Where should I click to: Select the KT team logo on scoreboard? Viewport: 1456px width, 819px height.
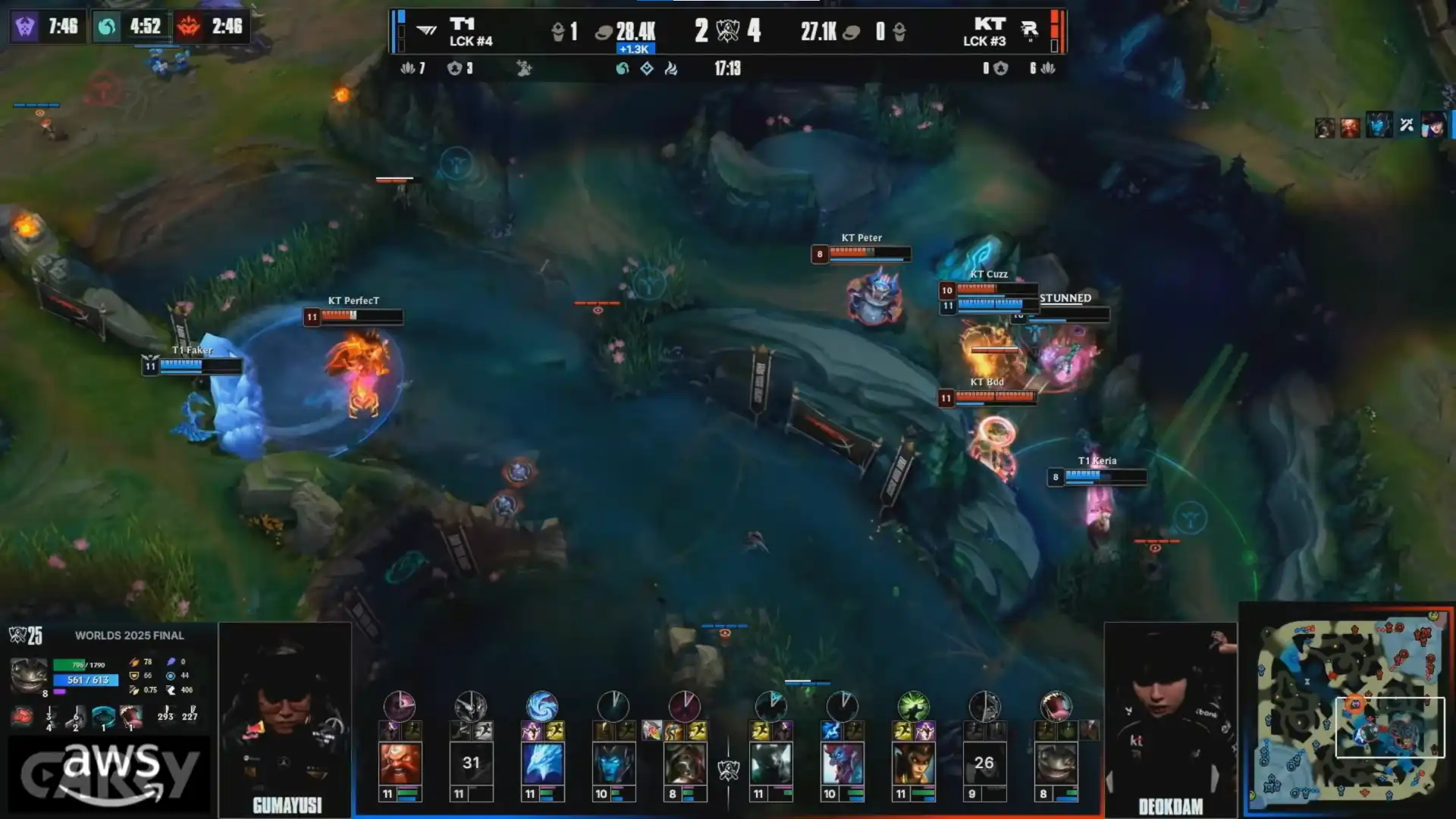[1029, 30]
